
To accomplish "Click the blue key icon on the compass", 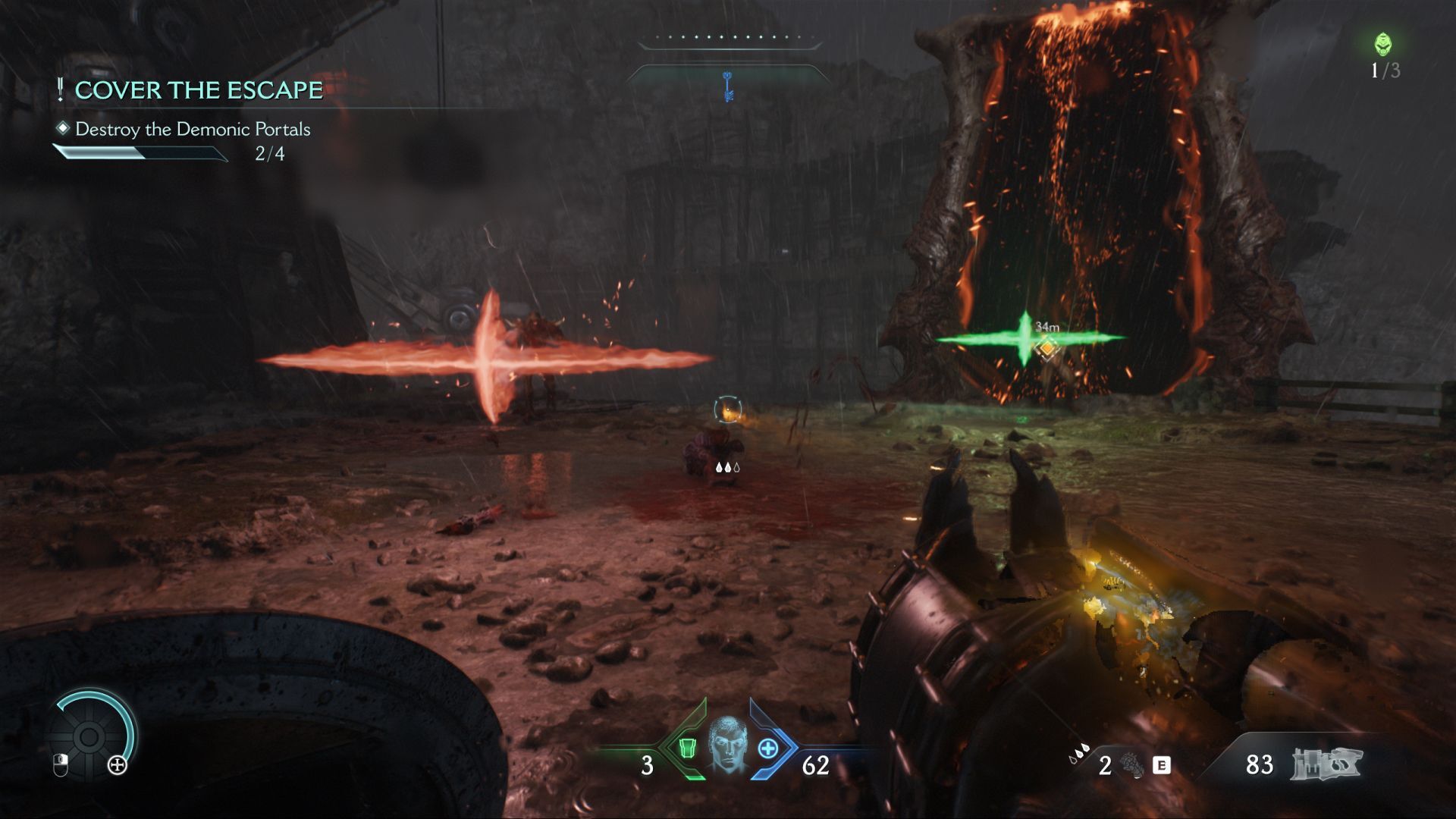I will click(728, 85).
